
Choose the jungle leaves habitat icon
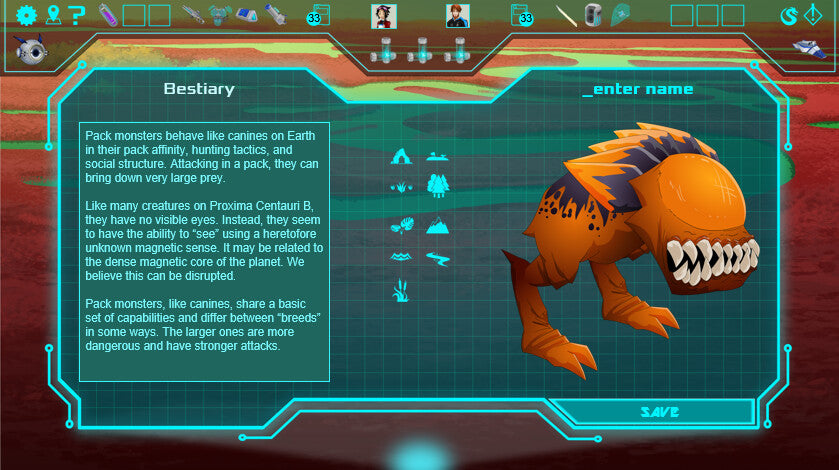pos(401,226)
